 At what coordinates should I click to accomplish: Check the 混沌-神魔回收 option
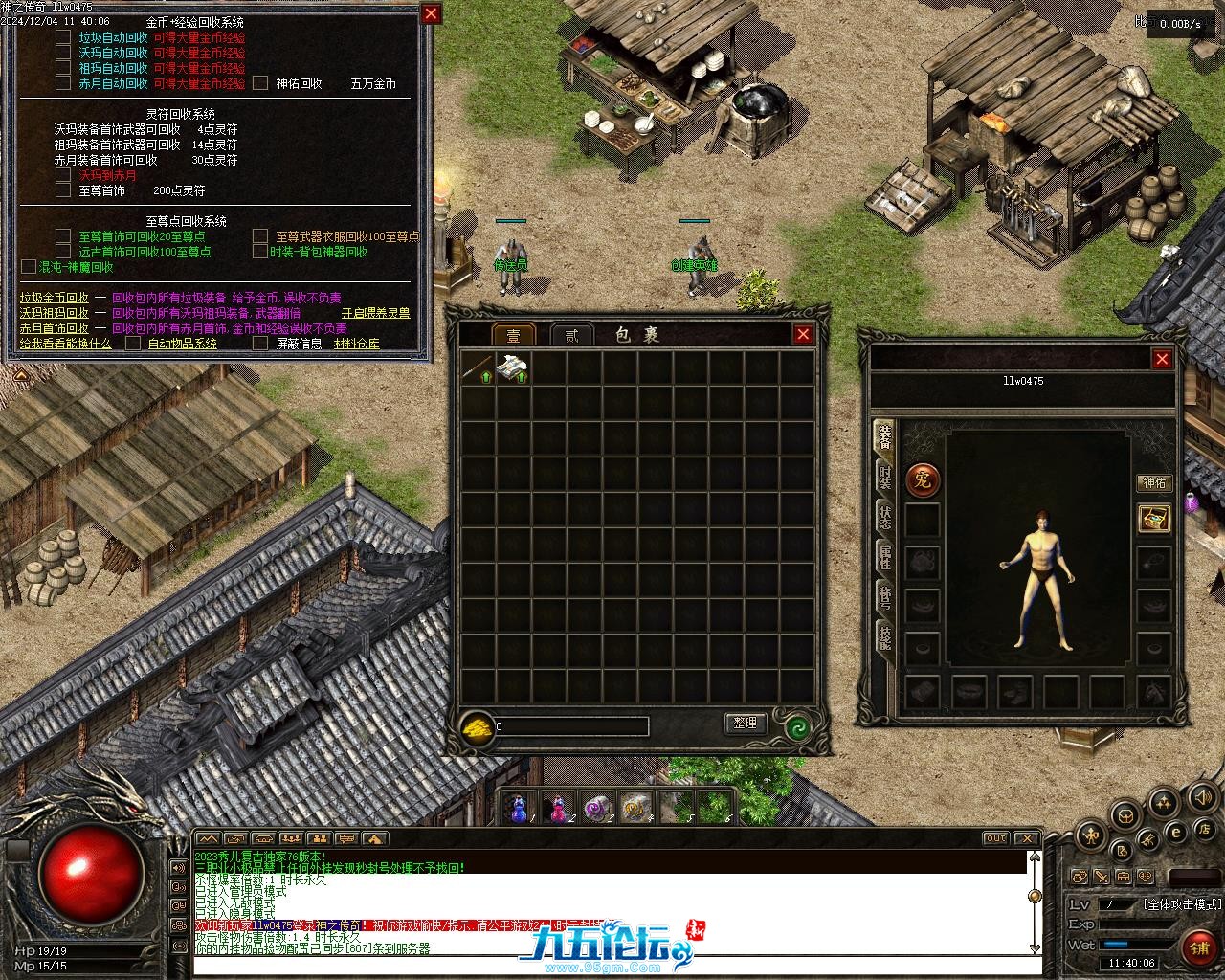[x=29, y=267]
